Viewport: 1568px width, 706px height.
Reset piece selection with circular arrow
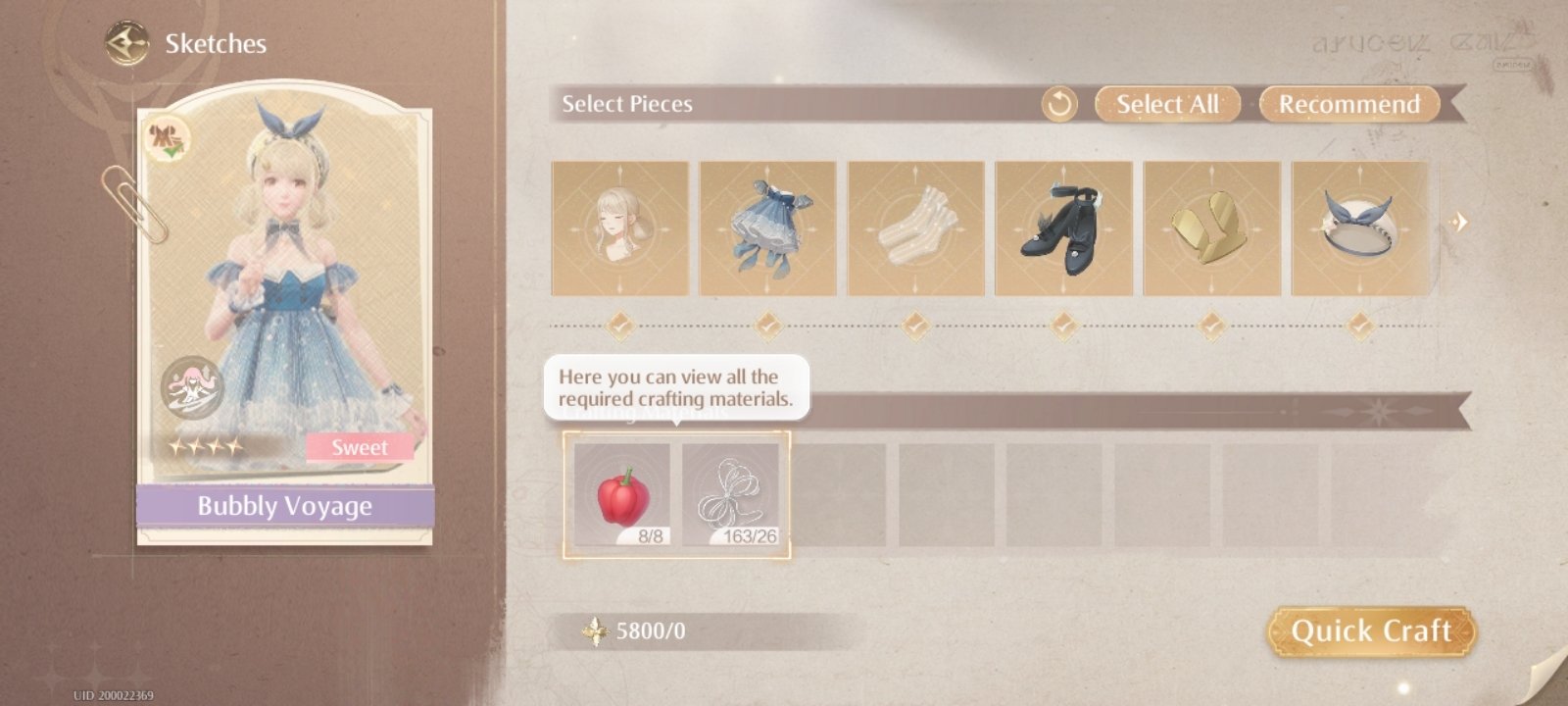(1058, 104)
